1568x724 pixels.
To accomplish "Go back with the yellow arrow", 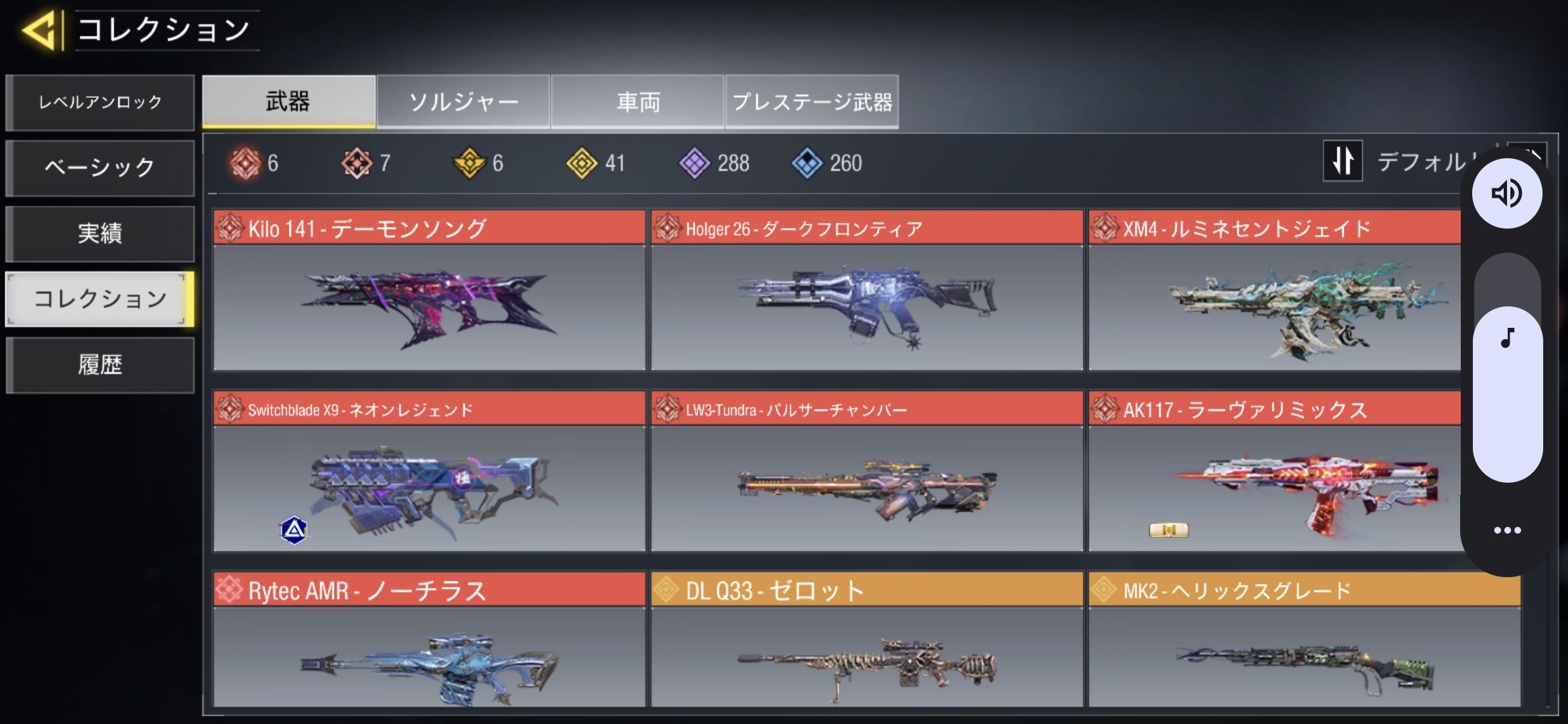I will tap(40, 30).
